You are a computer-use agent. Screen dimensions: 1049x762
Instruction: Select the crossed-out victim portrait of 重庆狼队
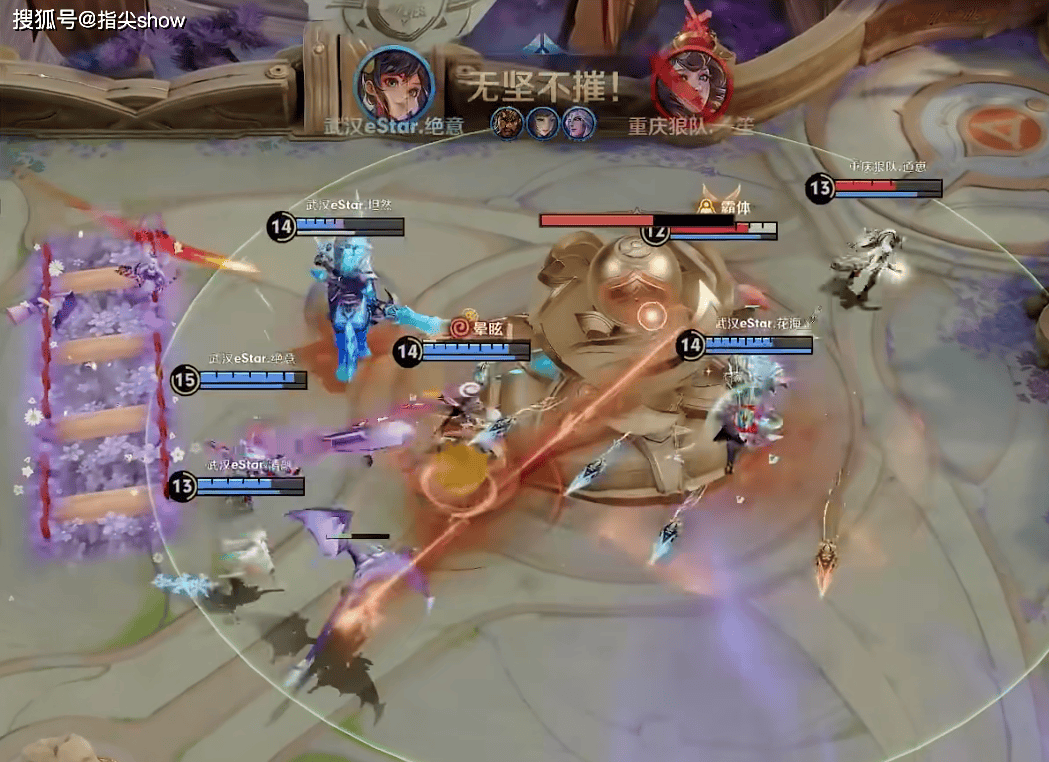(689, 82)
